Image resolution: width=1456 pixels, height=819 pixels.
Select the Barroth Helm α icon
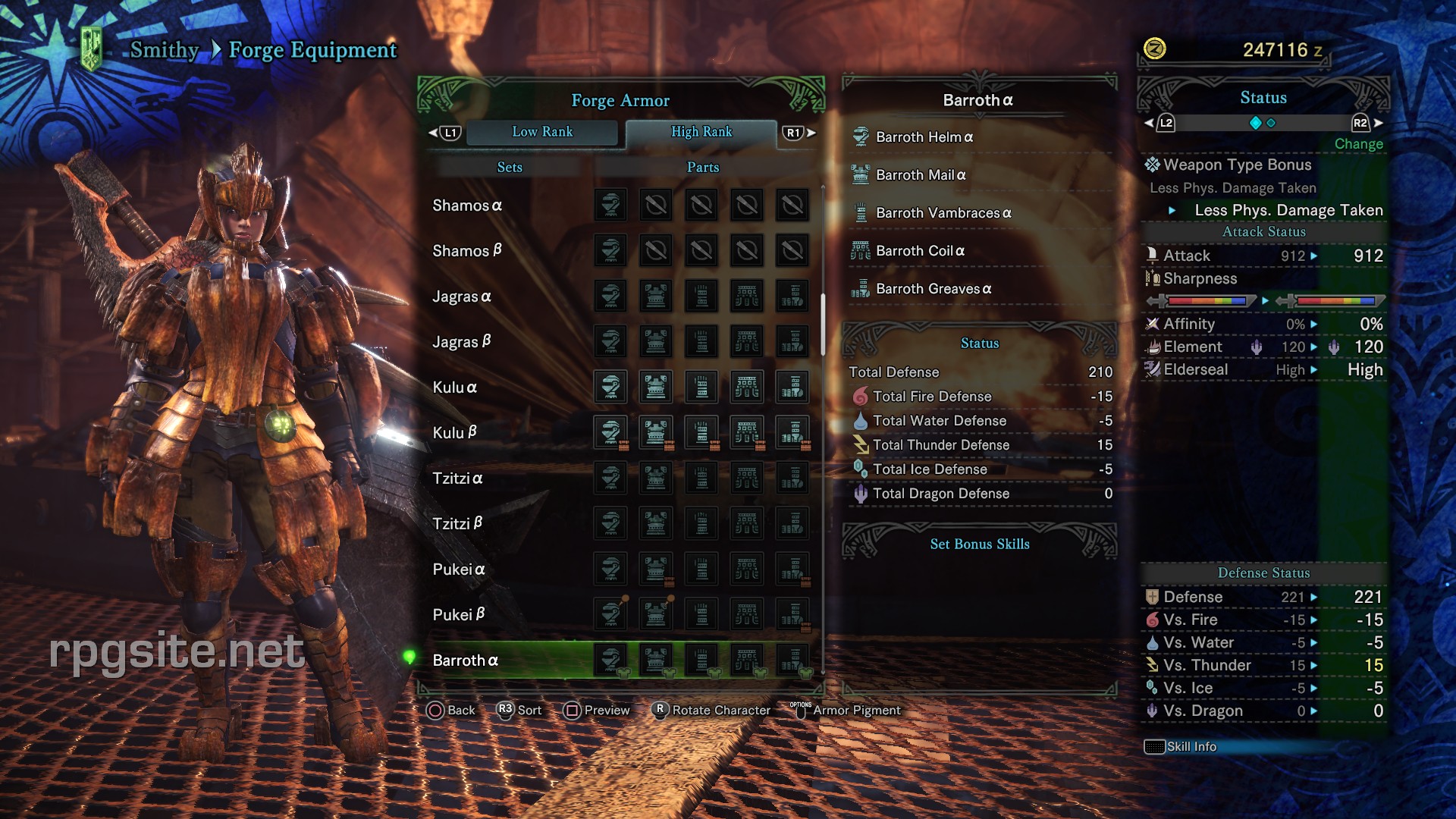tap(861, 137)
